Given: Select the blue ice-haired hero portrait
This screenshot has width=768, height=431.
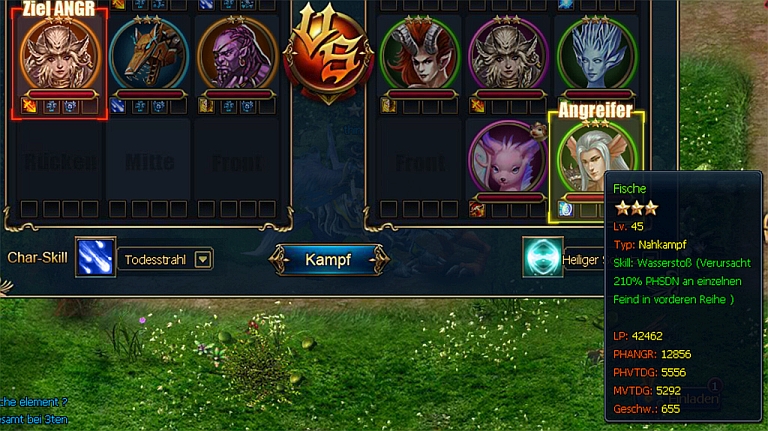Looking at the screenshot, I should point(596,55).
